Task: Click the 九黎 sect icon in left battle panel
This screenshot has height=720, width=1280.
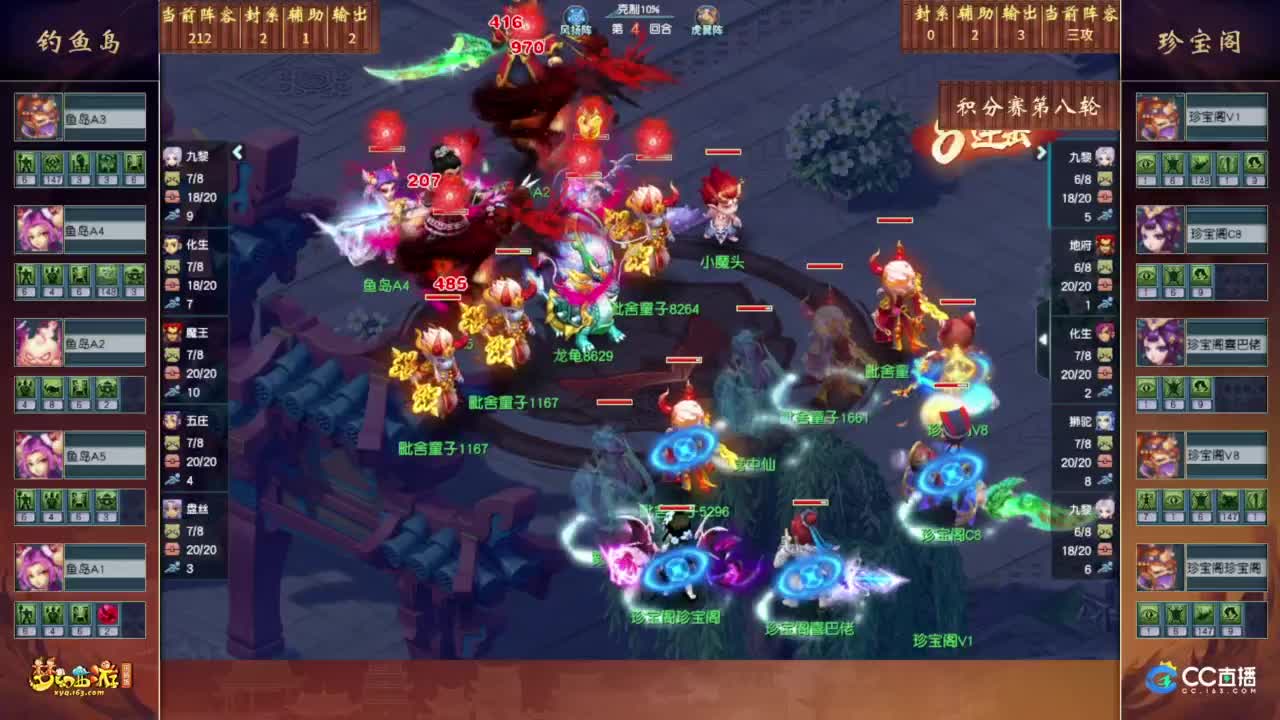Action: click(x=170, y=156)
